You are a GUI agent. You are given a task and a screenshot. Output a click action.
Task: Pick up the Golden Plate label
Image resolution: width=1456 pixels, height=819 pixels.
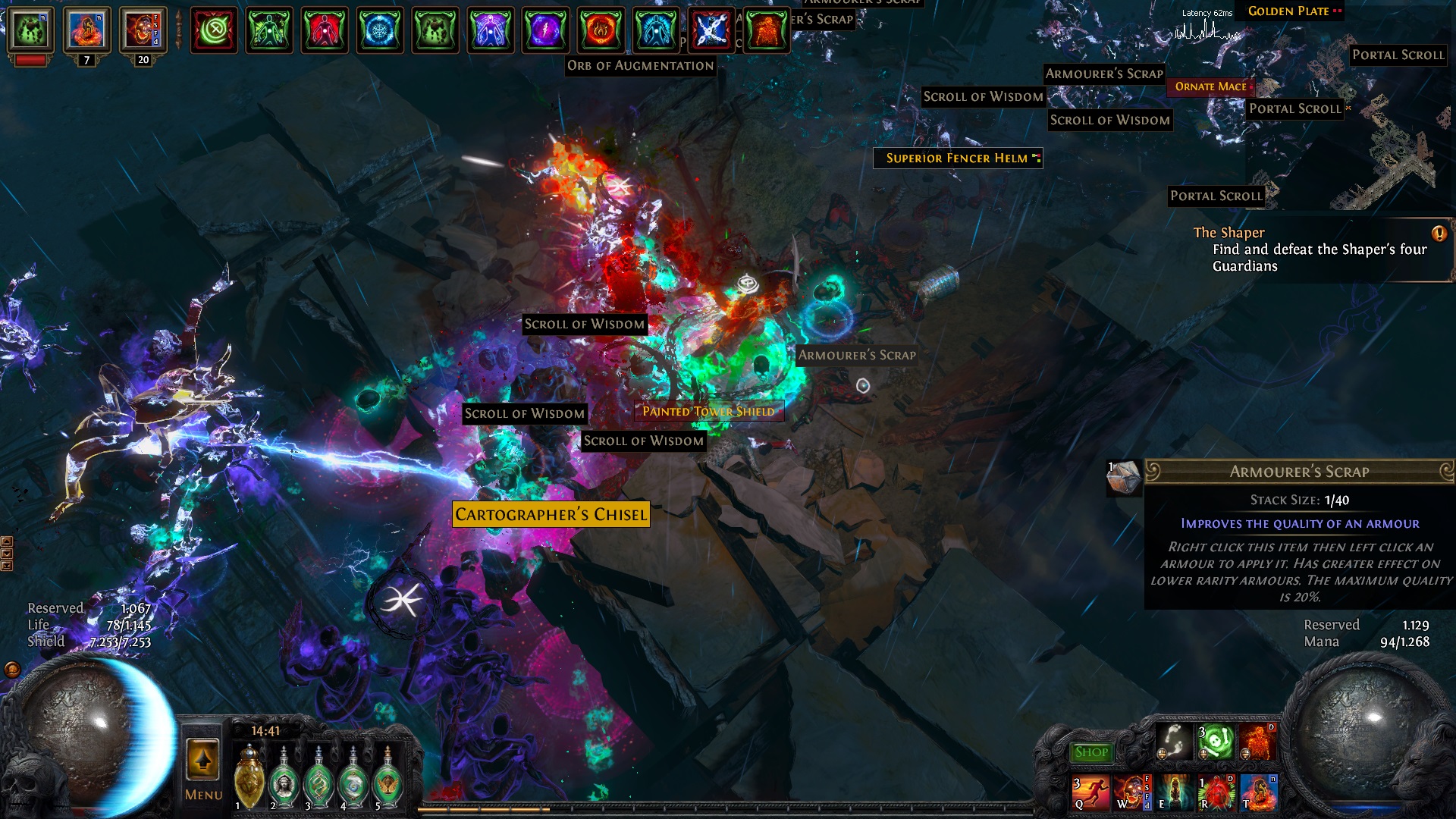coord(1288,11)
